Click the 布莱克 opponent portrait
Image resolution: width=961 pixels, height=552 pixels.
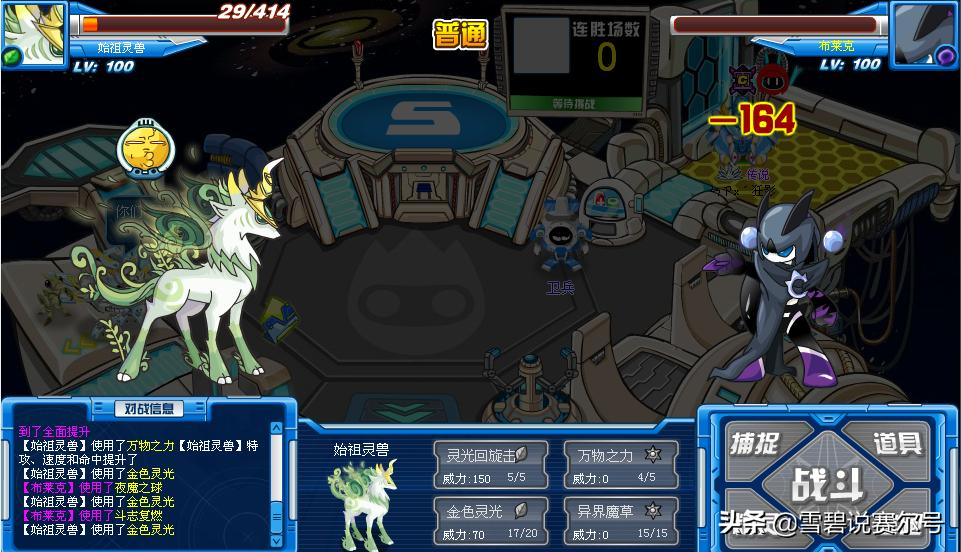(x=923, y=33)
